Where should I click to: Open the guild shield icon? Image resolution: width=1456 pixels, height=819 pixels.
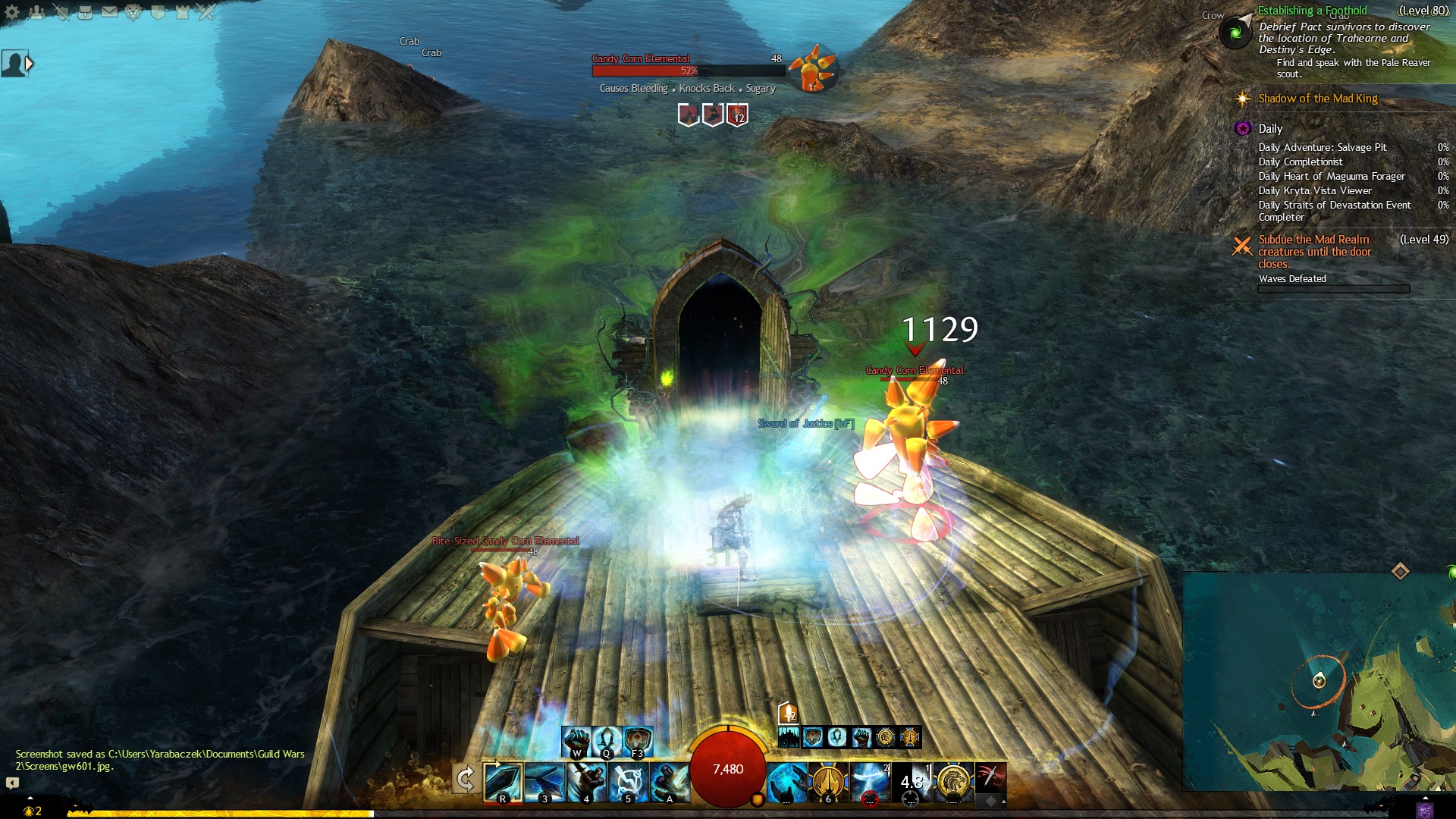click(x=158, y=12)
